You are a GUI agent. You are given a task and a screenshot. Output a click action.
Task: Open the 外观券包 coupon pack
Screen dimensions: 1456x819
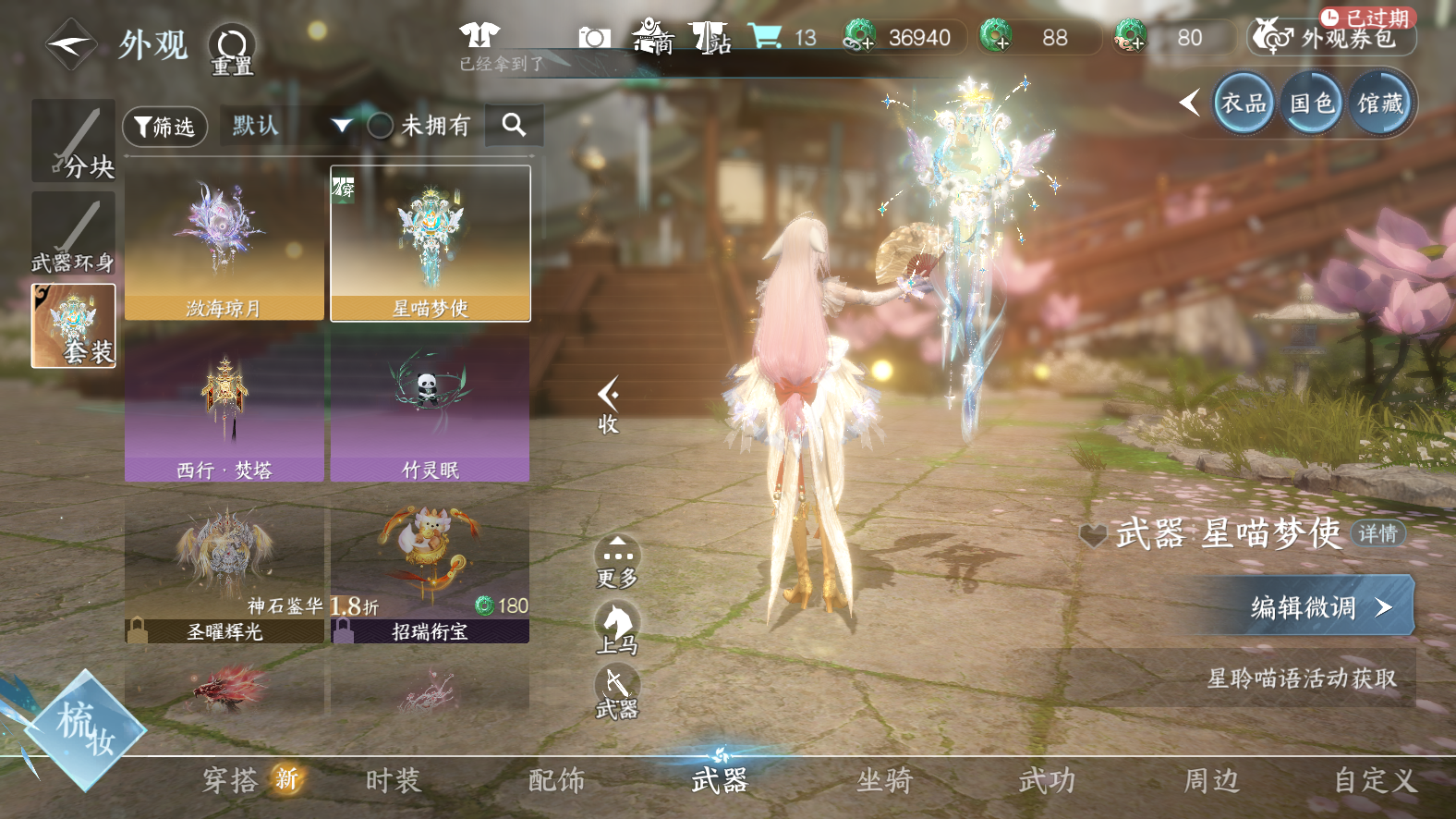[x=1332, y=37]
